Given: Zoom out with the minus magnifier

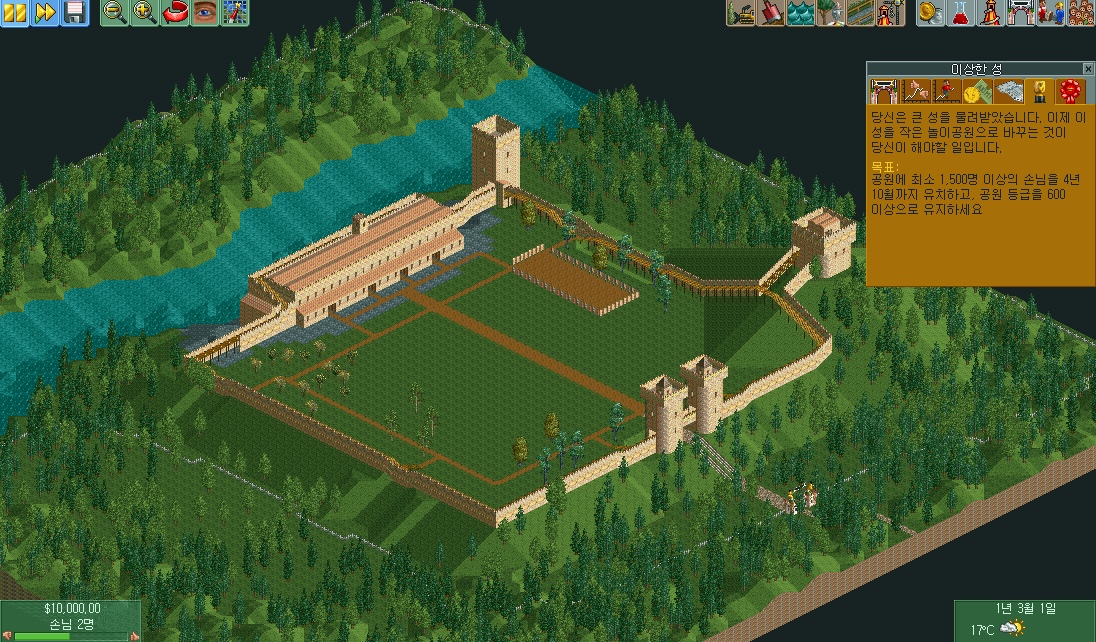Looking at the screenshot, I should 115,13.
